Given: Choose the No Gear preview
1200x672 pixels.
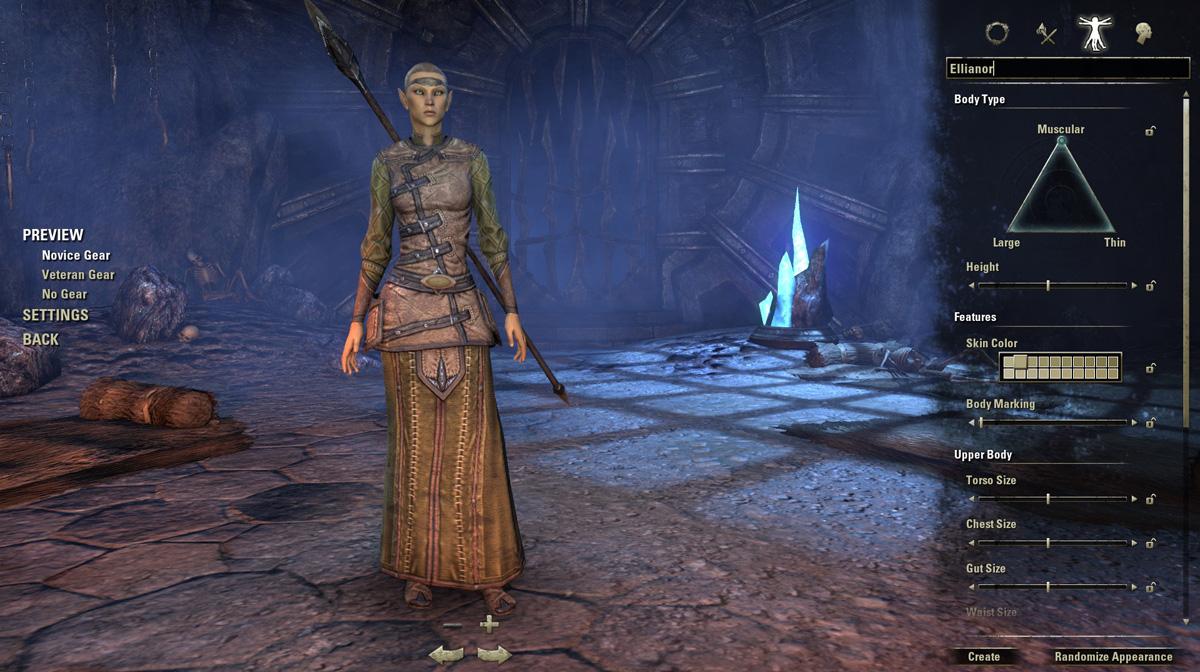Looking at the screenshot, I should click(x=64, y=294).
